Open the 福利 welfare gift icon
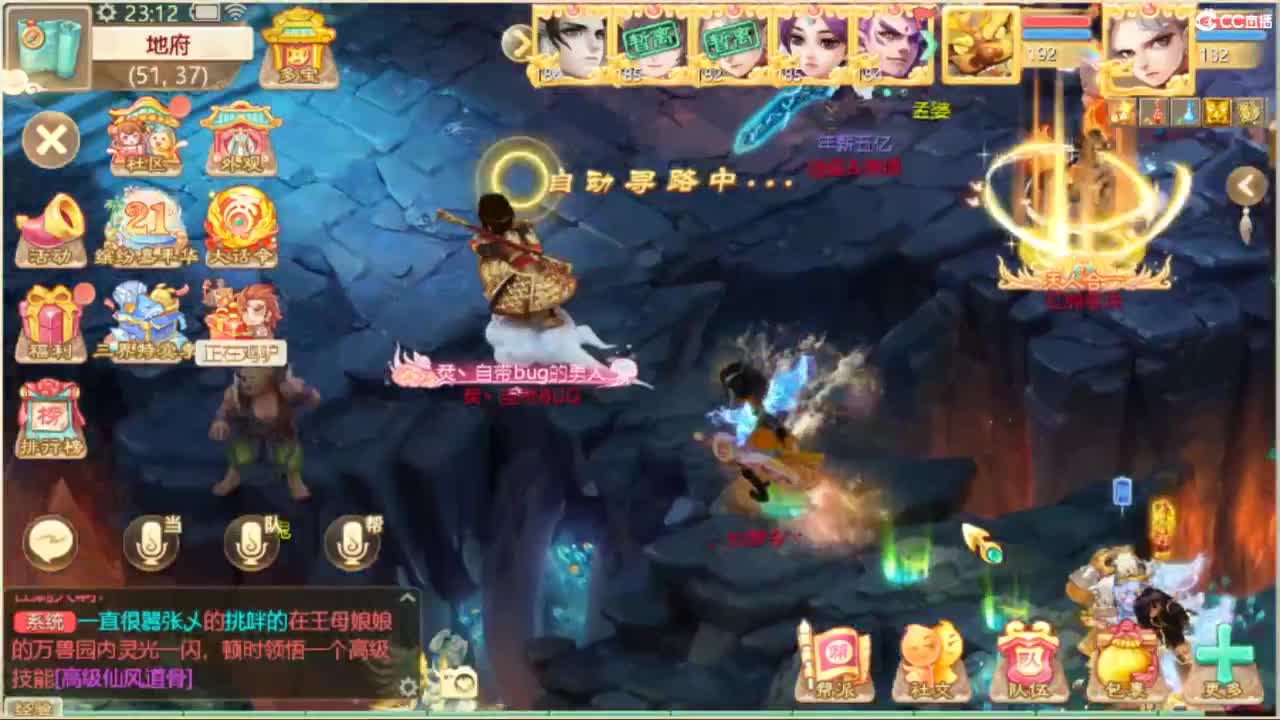The width and height of the screenshot is (1280, 720). tap(49, 316)
